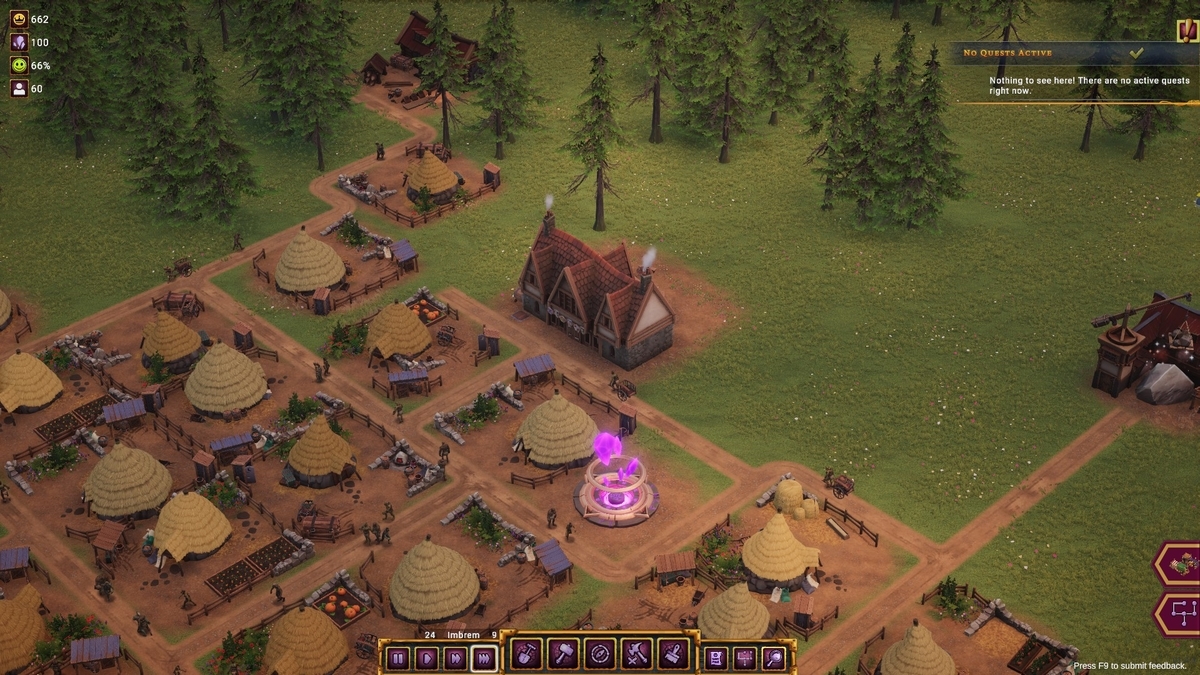Activate the crossed hammer and pick tool
1200x675 pixels.
637,655
